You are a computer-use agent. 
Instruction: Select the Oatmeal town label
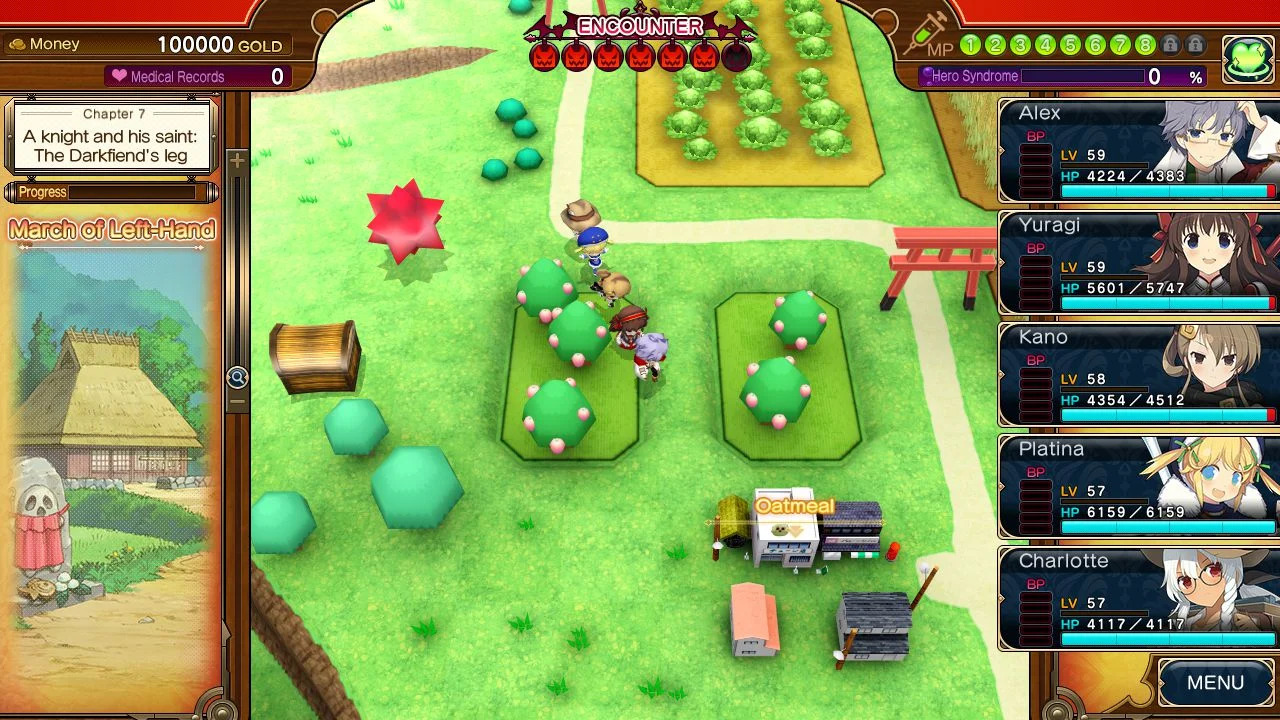click(794, 506)
